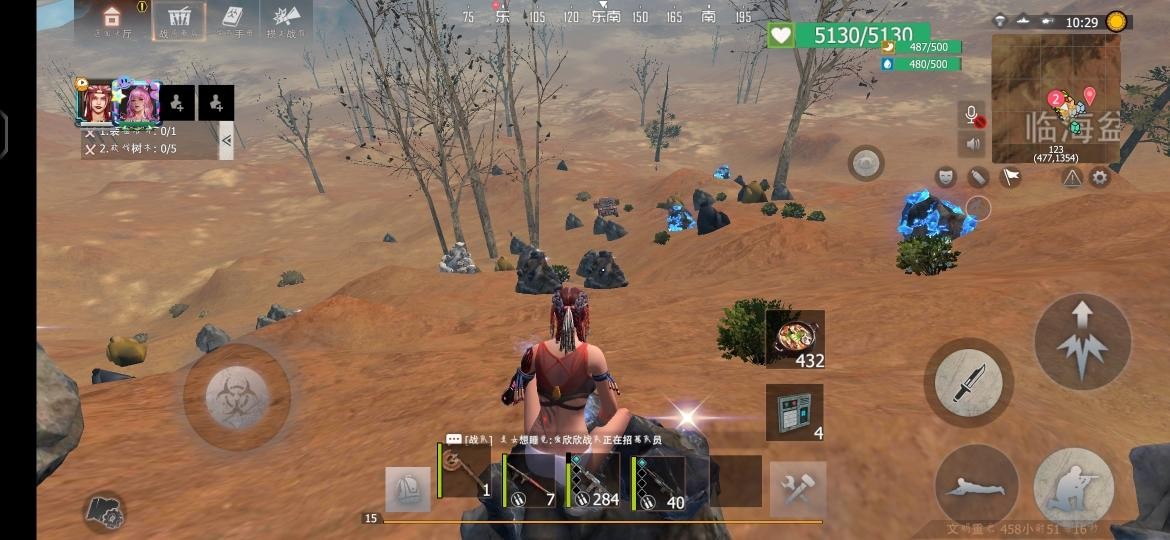Use the stew food item slot
Image resolution: width=1170 pixels, height=540 pixels.
click(795, 340)
